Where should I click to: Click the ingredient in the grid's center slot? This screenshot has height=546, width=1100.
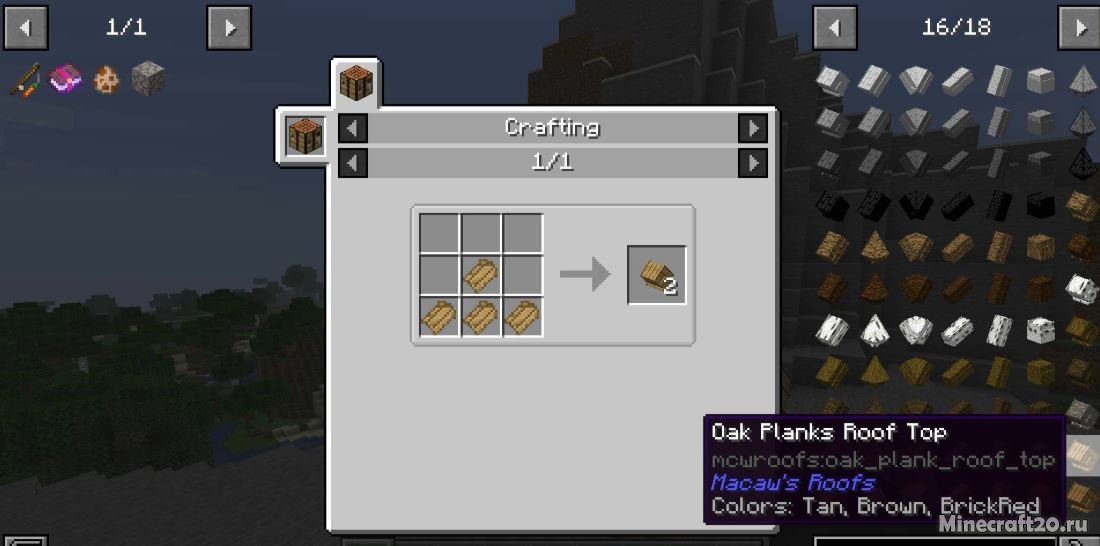(x=481, y=275)
